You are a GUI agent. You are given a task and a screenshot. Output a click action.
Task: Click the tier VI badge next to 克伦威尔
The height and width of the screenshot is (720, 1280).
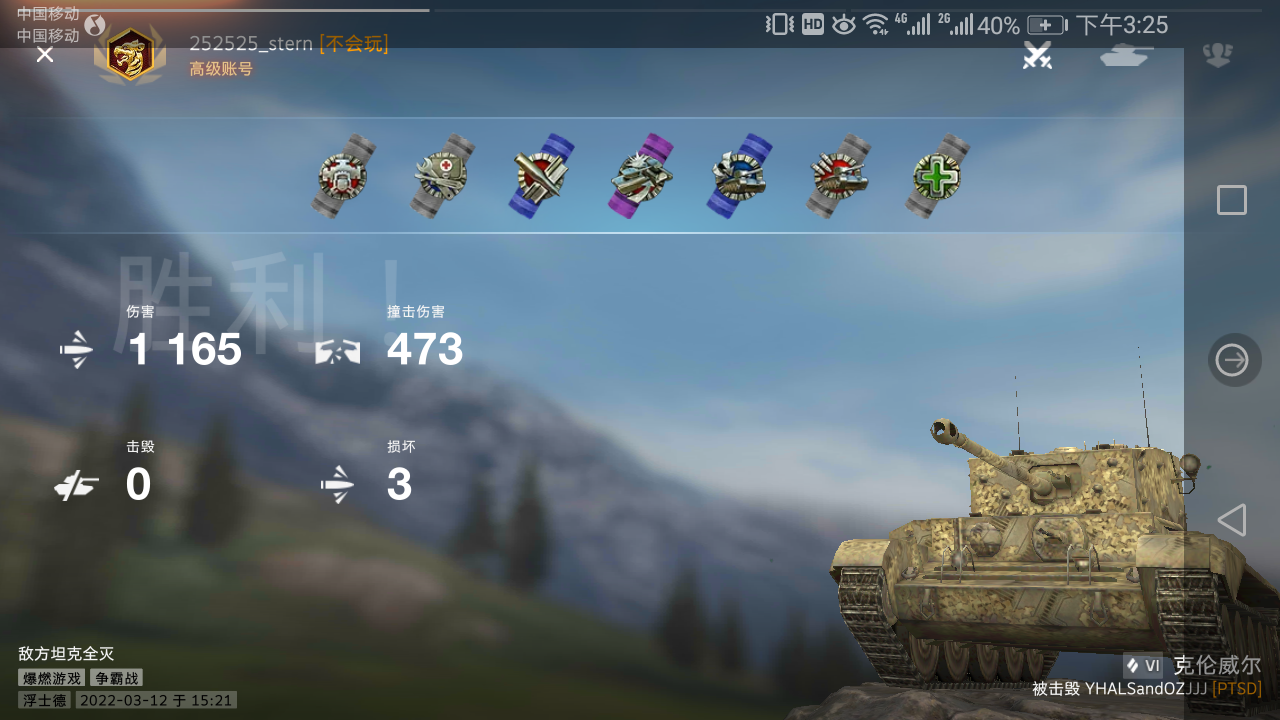click(1142, 663)
